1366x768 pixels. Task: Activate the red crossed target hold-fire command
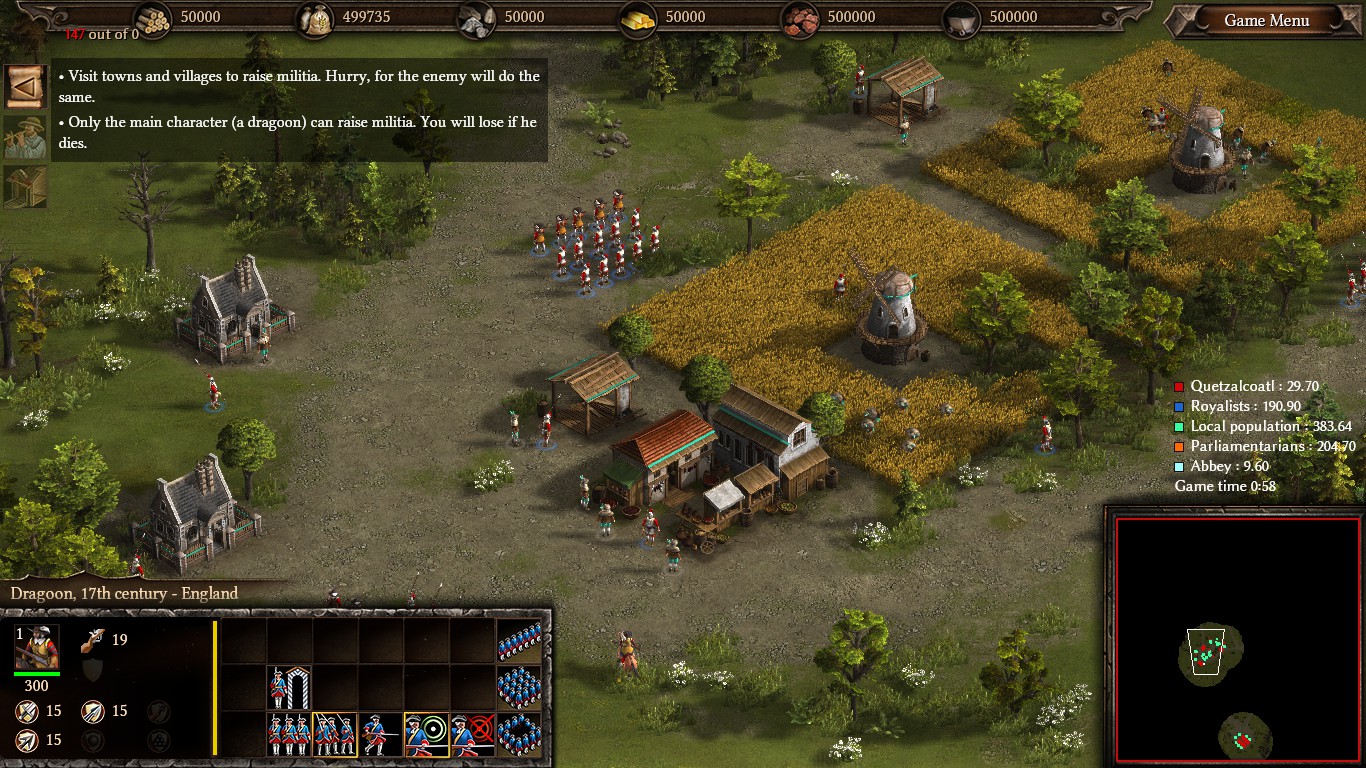(x=473, y=734)
